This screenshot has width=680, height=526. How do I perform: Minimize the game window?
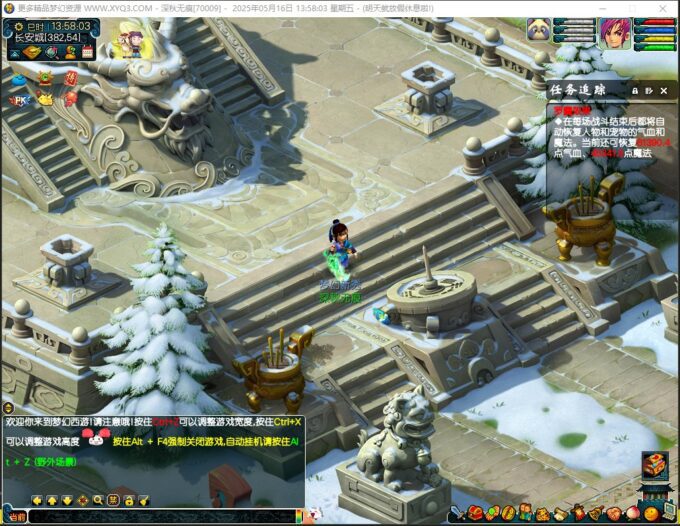(x=603, y=8)
